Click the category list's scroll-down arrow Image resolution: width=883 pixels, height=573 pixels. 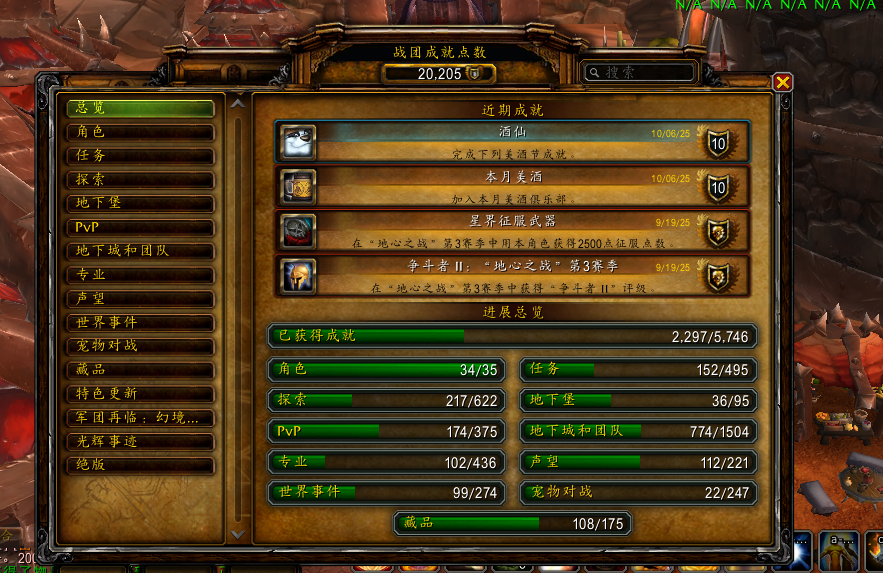click(x=237, y=535)
